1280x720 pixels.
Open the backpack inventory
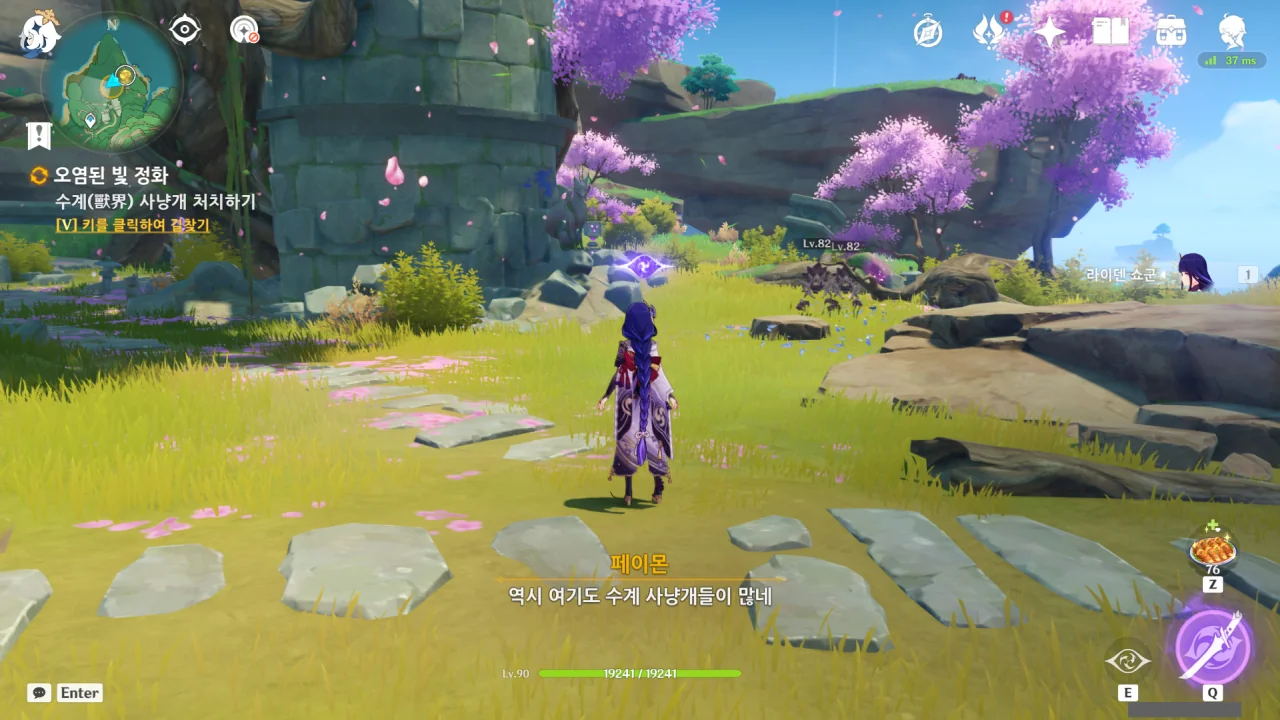point(1170,32)
